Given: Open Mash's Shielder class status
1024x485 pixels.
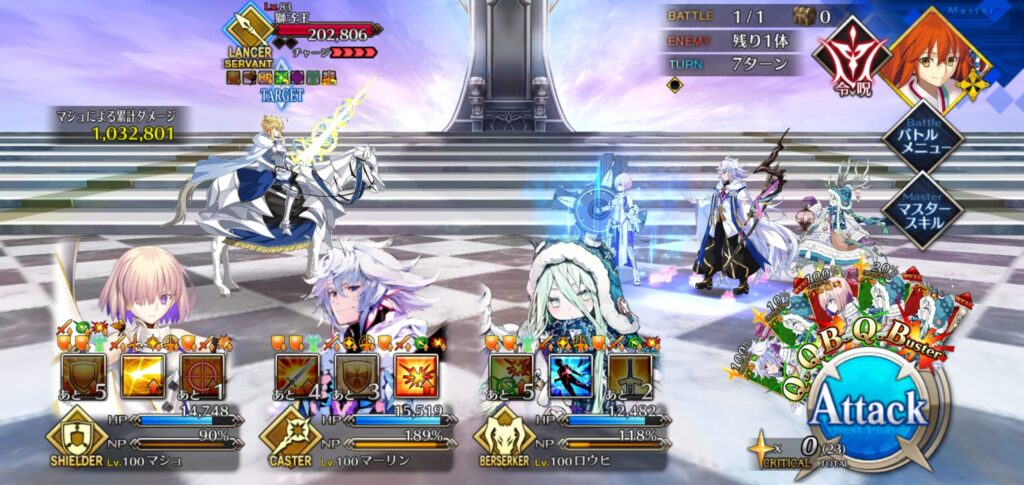Looking at the screenshot, I should click(x=76, y=436).
